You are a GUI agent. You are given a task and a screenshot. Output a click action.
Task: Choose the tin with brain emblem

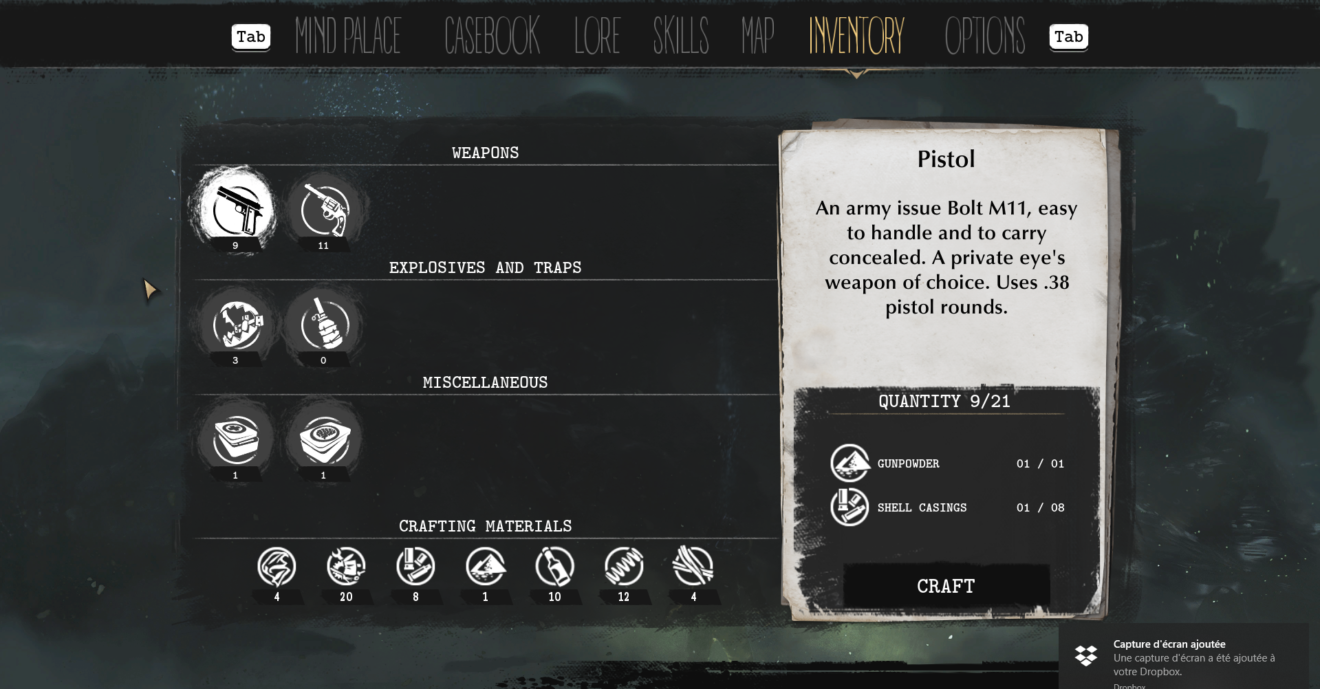click(x=323, y=438)
